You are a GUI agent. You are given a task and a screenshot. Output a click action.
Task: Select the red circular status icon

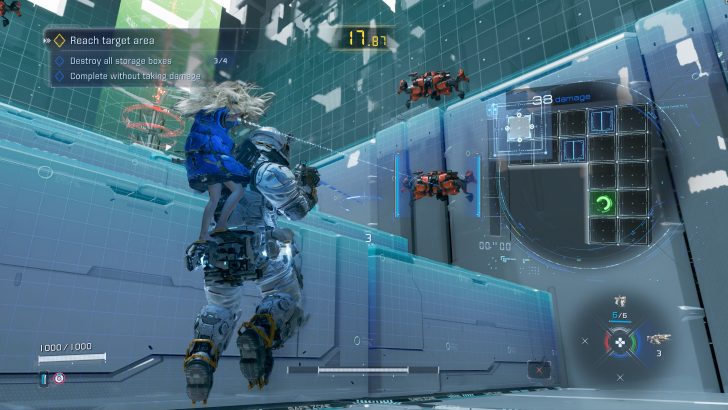(59, 378)
